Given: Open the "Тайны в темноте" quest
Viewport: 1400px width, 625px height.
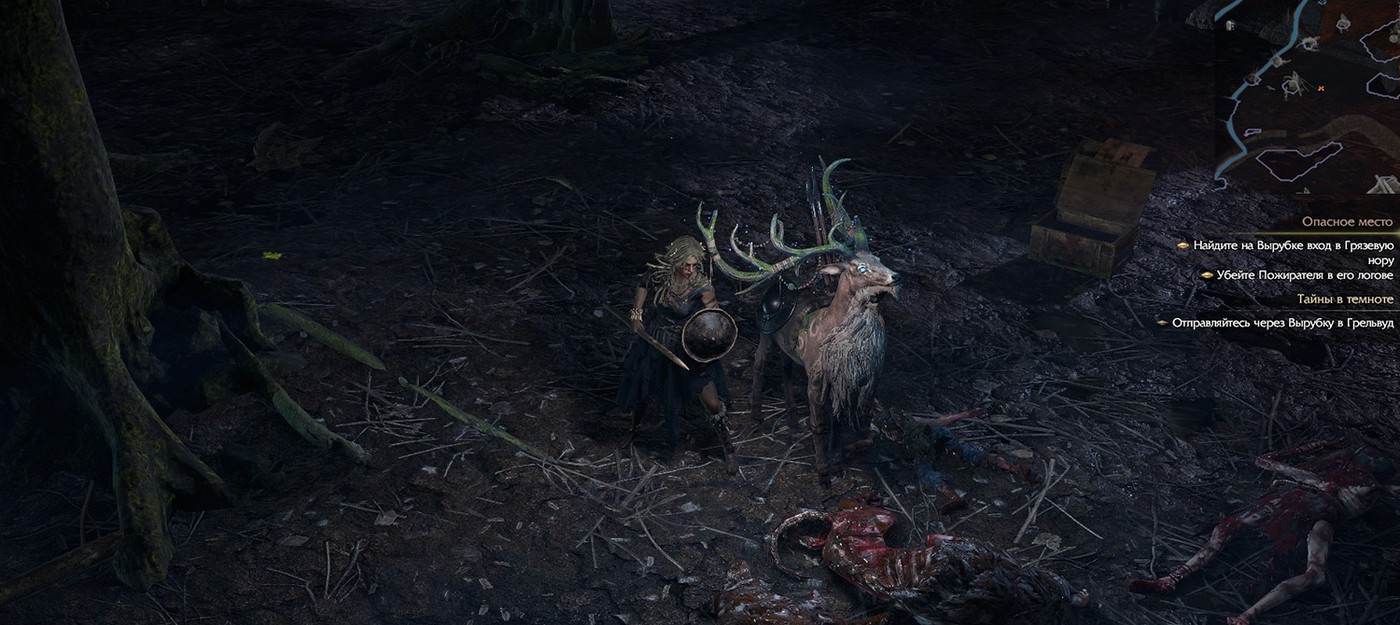Looking at the screenshot, I should coord(1344,299).
